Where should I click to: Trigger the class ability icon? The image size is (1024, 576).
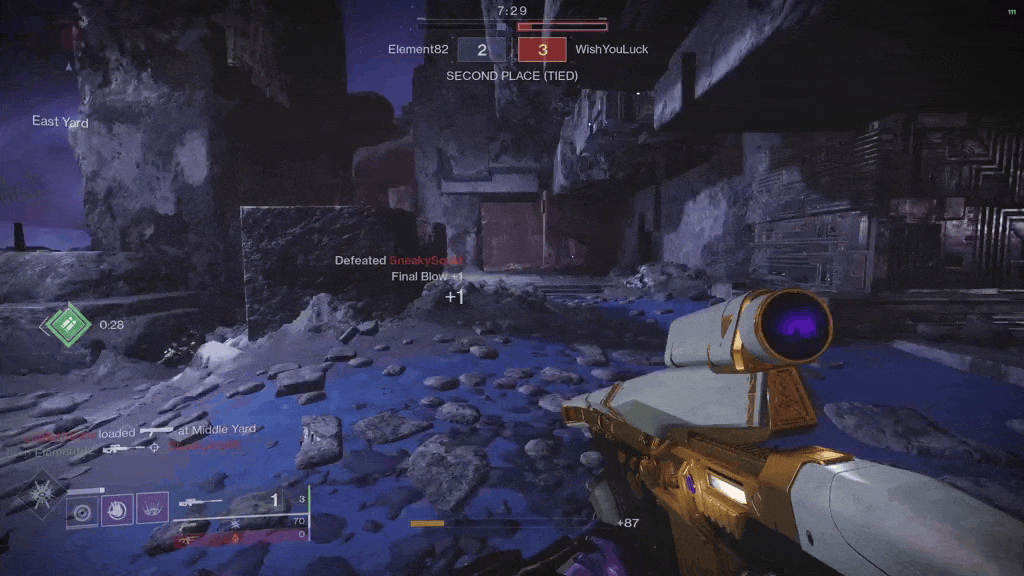[x=152, y=510]
